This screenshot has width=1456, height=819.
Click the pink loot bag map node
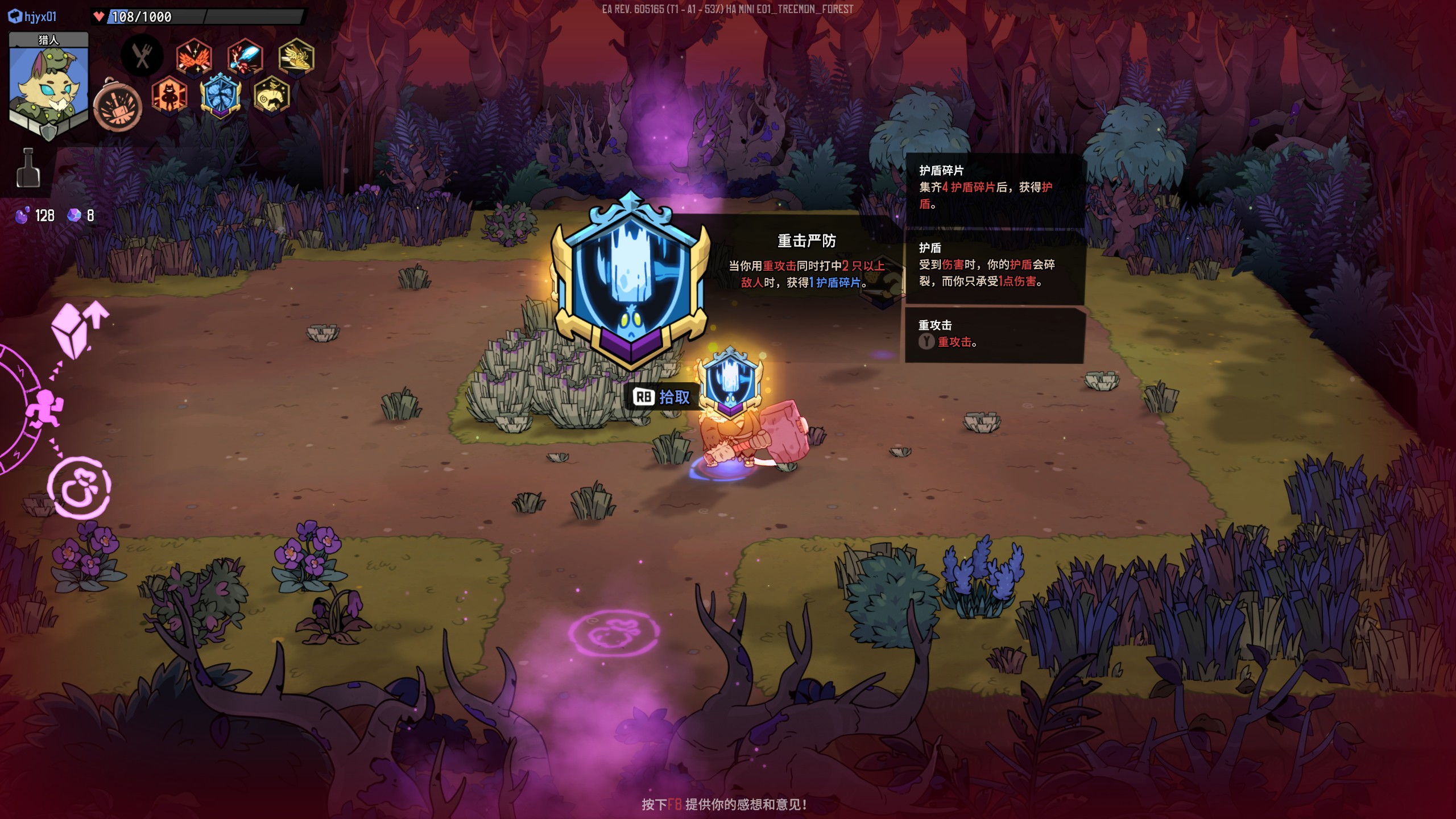tap(78, 488)
